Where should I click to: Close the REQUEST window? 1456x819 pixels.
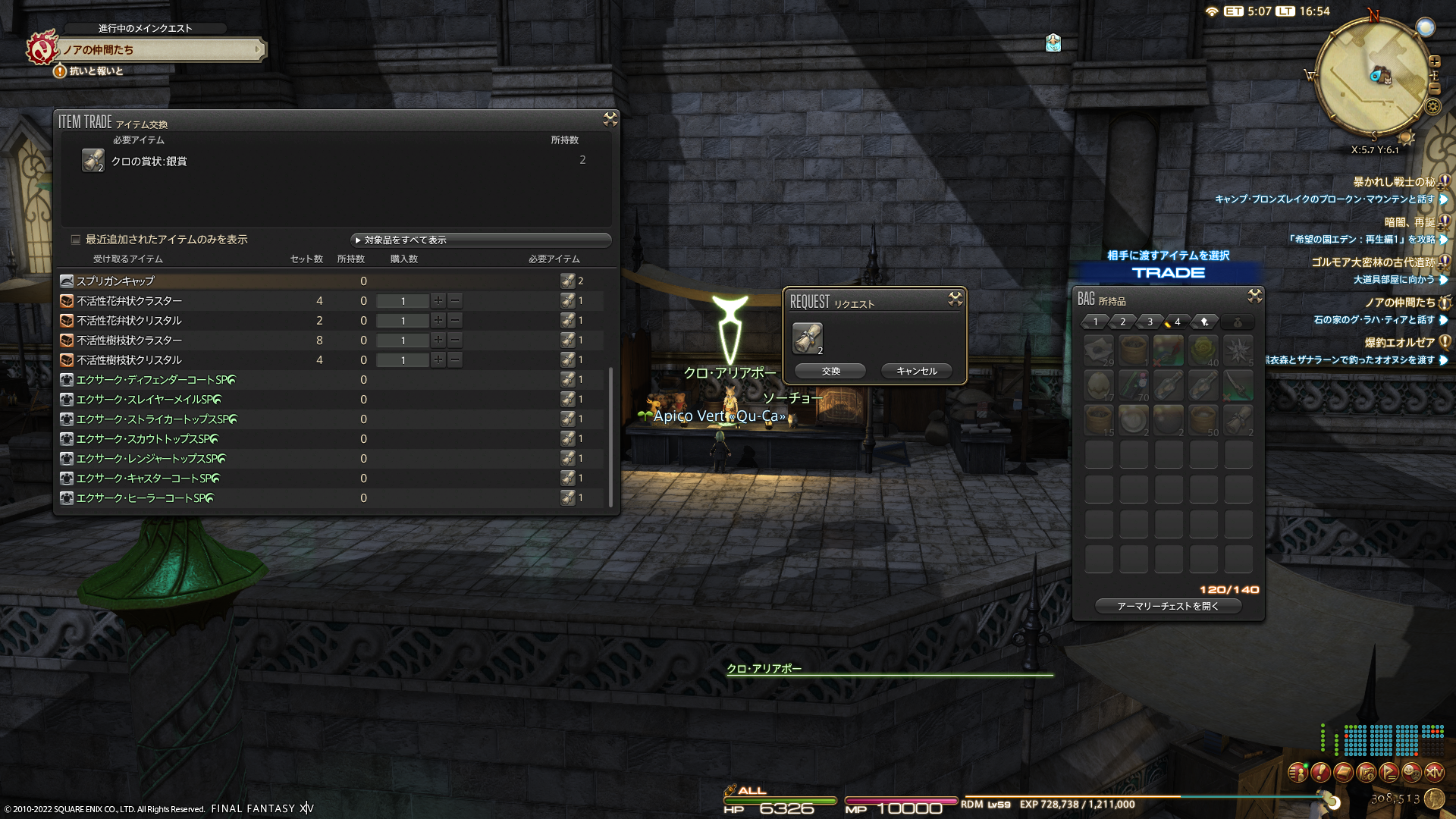955,300
